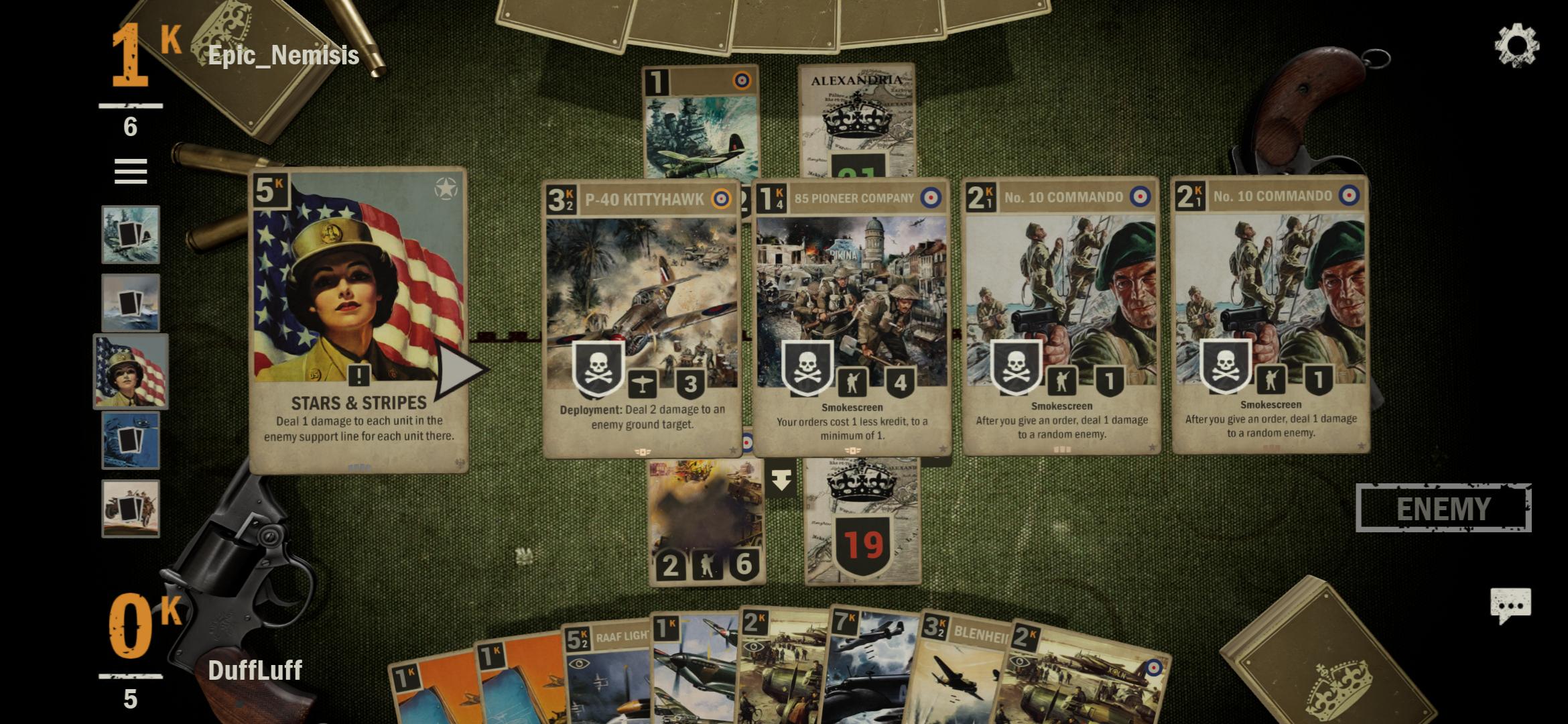The height and width of the screenshot is (724, 1568).
Task: Open the in-game hamburger menu
Action: 131,173
